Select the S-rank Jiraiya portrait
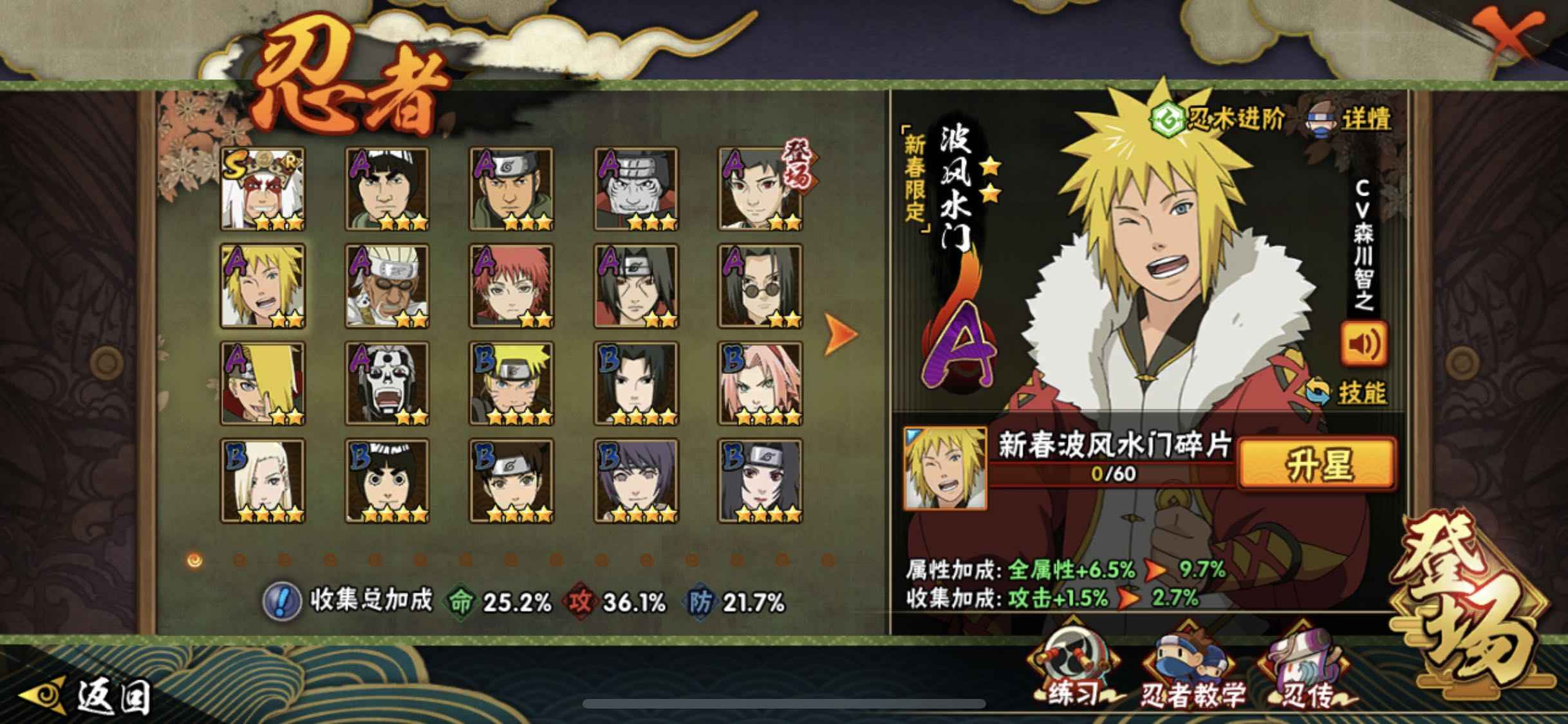The height and width of the screenshot is (724, 1568). point(263,189)
